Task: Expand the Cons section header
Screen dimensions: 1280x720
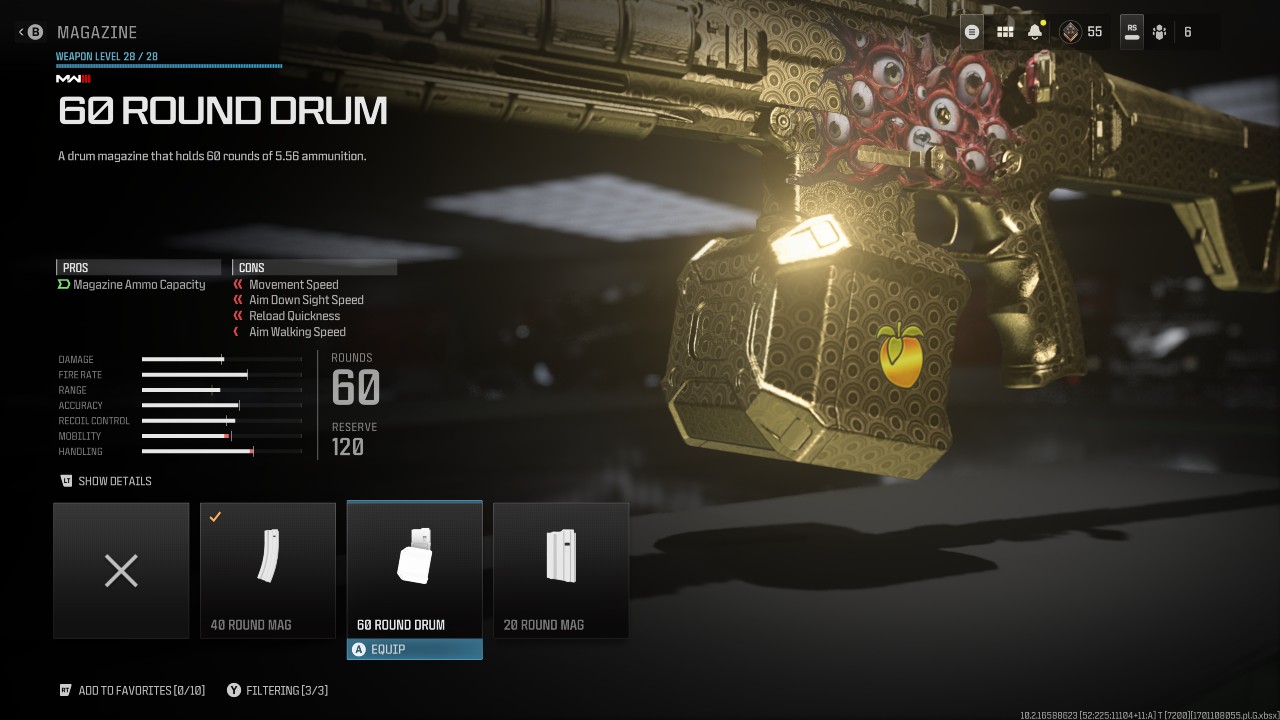Action: pyautogui.click(x=314, y=267)
